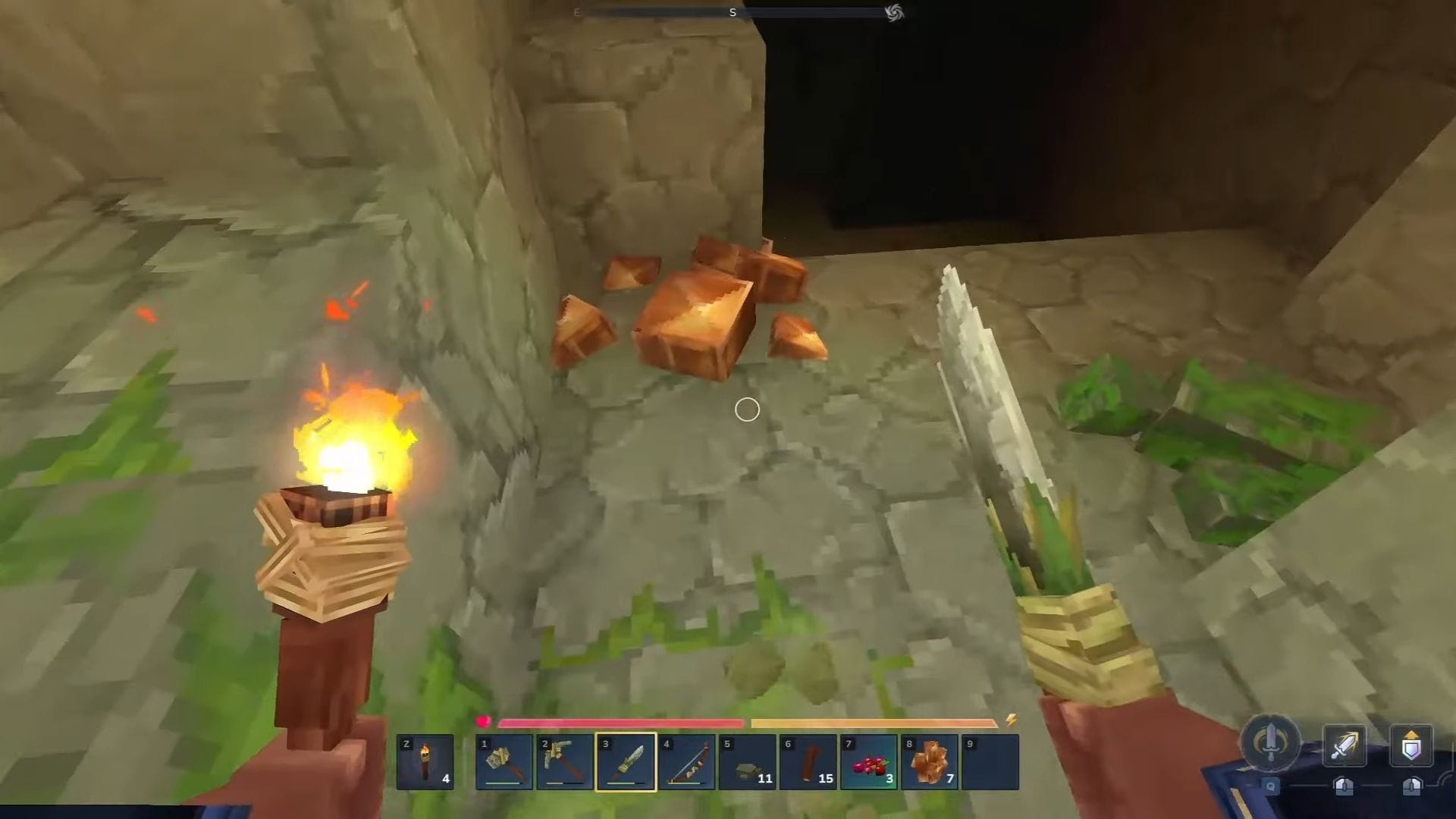Image resolution: width=1456 pixels, height=819 pixels.
Task: Click the S marker on the compass strip
Action: pyautogui.click(x=733, y=13)
